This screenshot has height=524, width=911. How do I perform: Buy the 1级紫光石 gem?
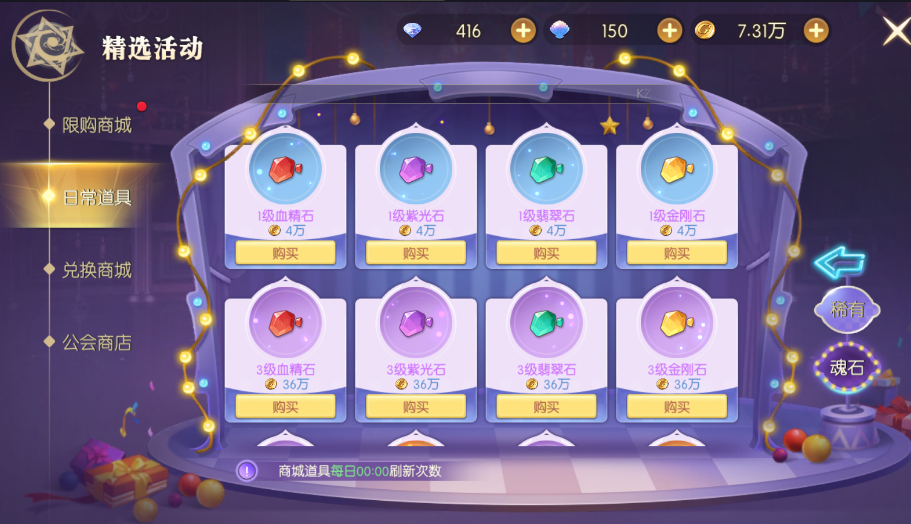(x=415, y=253)
